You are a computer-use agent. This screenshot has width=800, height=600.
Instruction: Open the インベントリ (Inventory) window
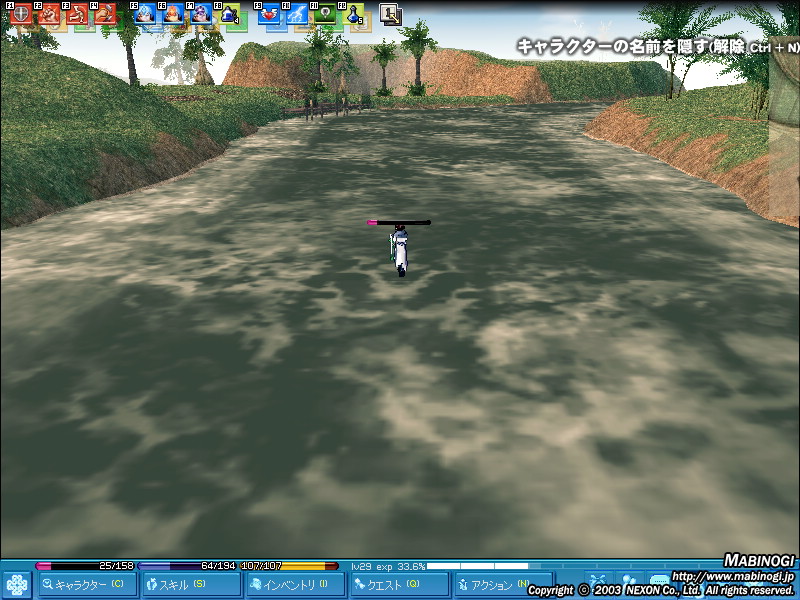(x=296, y=584)
